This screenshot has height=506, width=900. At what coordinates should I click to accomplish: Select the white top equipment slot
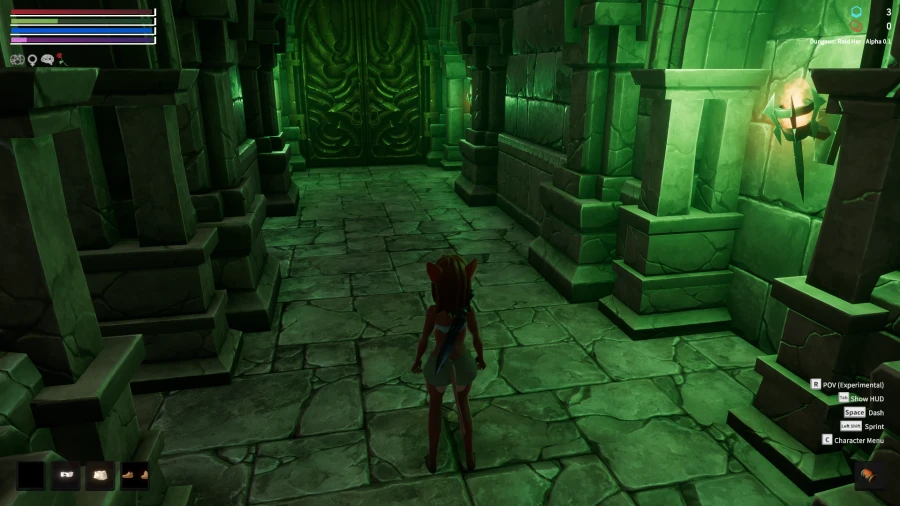coord(66,475)
